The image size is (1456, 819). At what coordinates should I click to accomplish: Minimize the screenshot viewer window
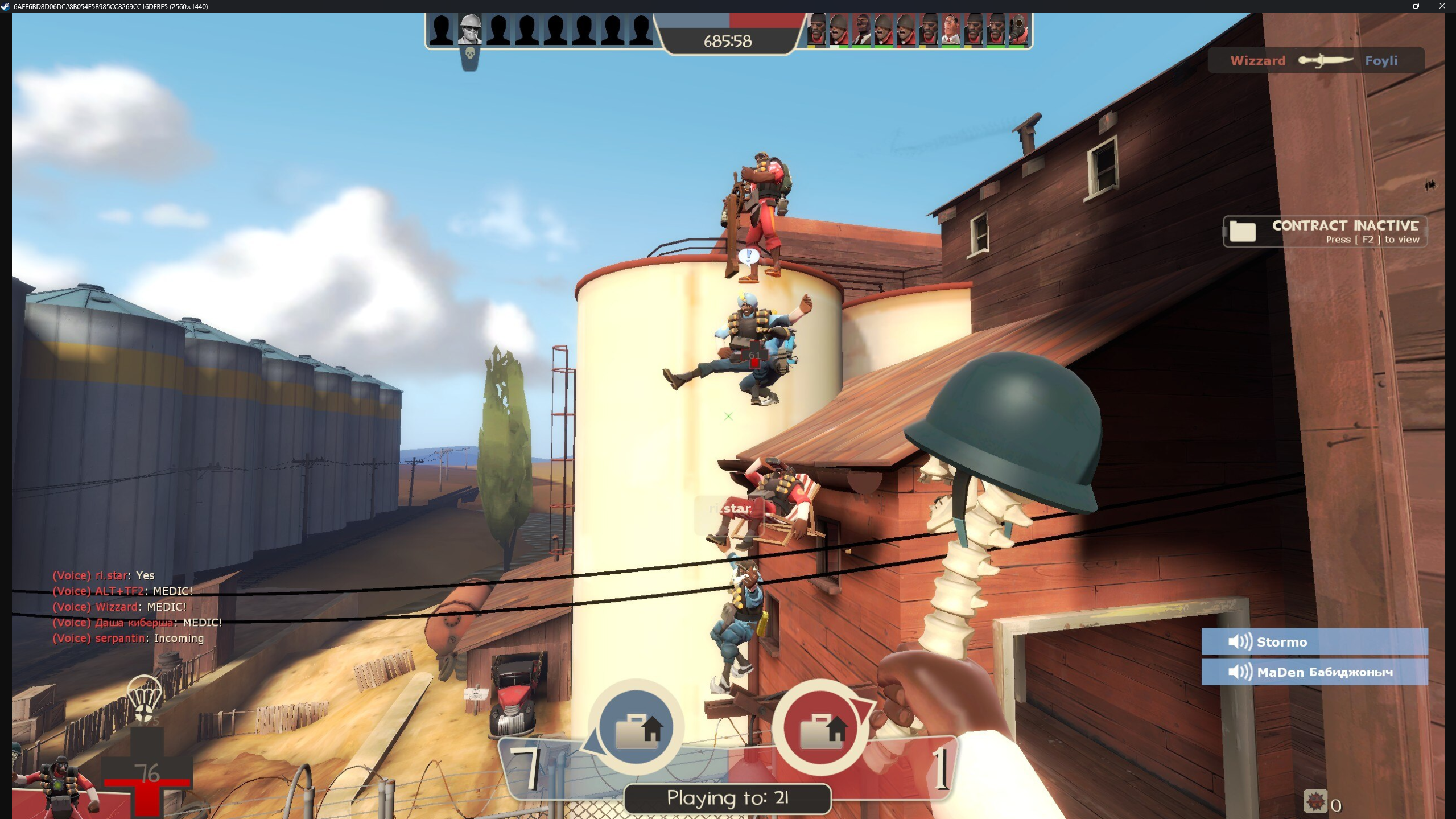[x=1390, y=6]
